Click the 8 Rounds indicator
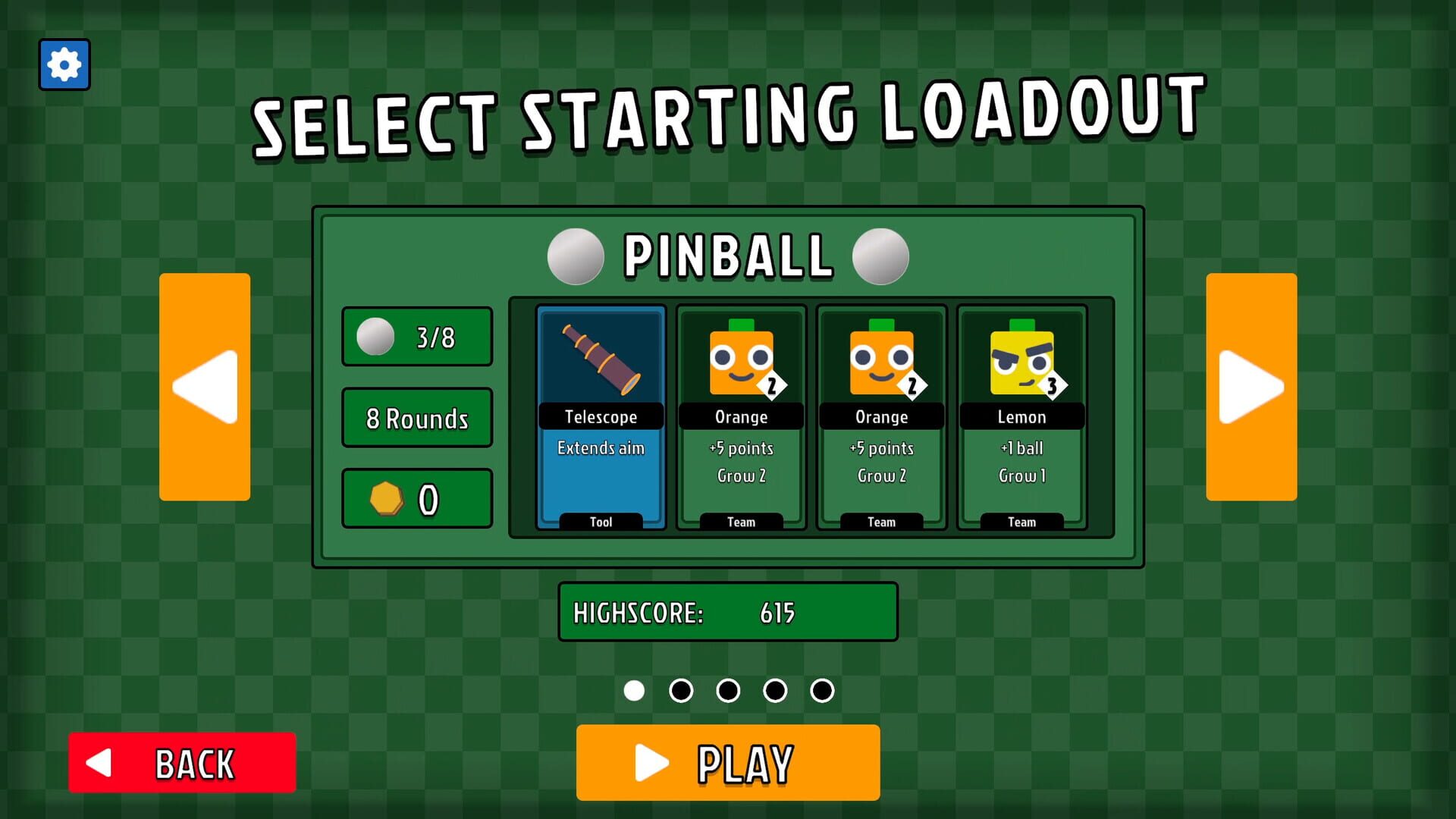 pyautogui.click(x=416, y=418)
